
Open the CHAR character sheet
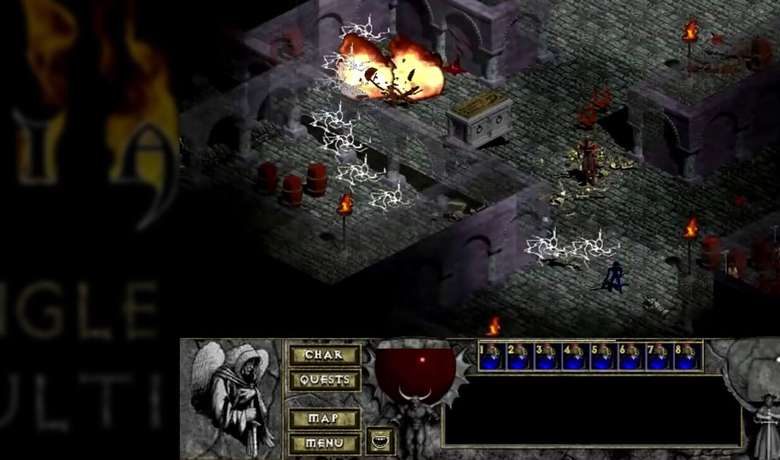(323, 355)
